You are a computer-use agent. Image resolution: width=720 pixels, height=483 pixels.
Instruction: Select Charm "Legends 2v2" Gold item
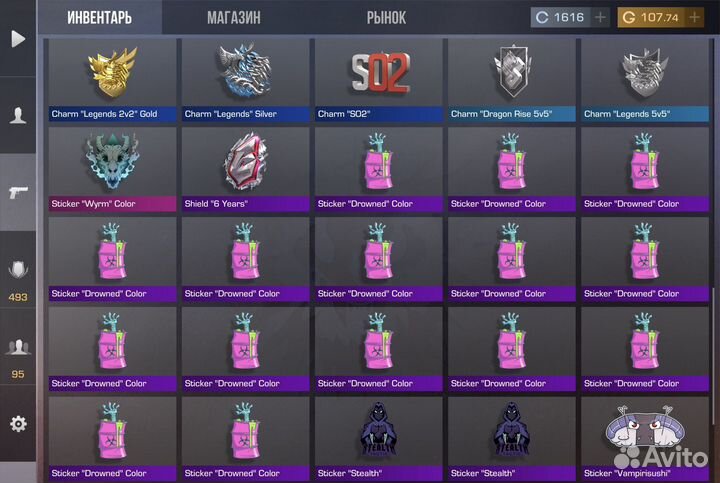pos(112,80)
